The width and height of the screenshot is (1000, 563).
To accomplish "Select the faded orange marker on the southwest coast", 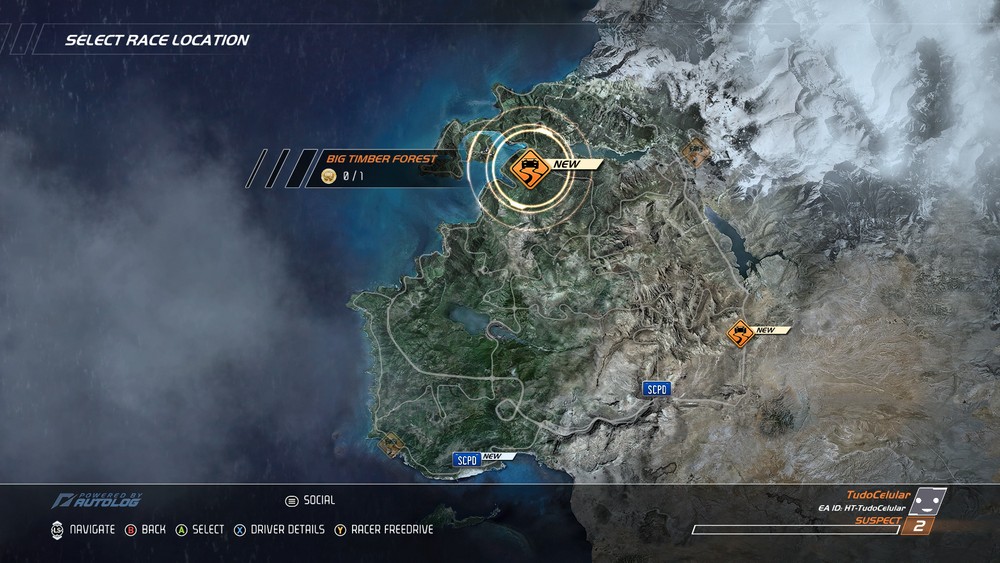I will pyautogui.click(x=392, y=444).
